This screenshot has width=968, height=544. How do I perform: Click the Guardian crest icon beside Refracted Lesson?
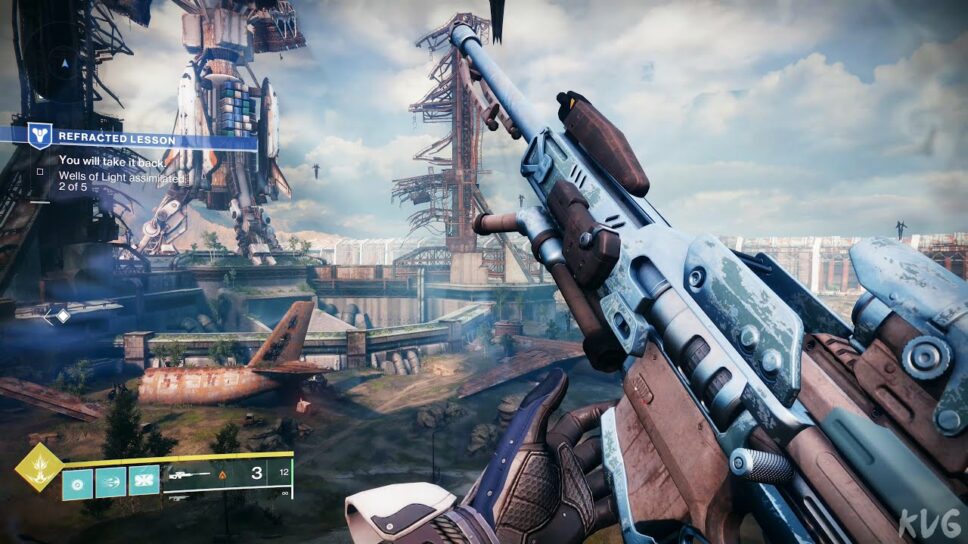click(x=39, y=135)
